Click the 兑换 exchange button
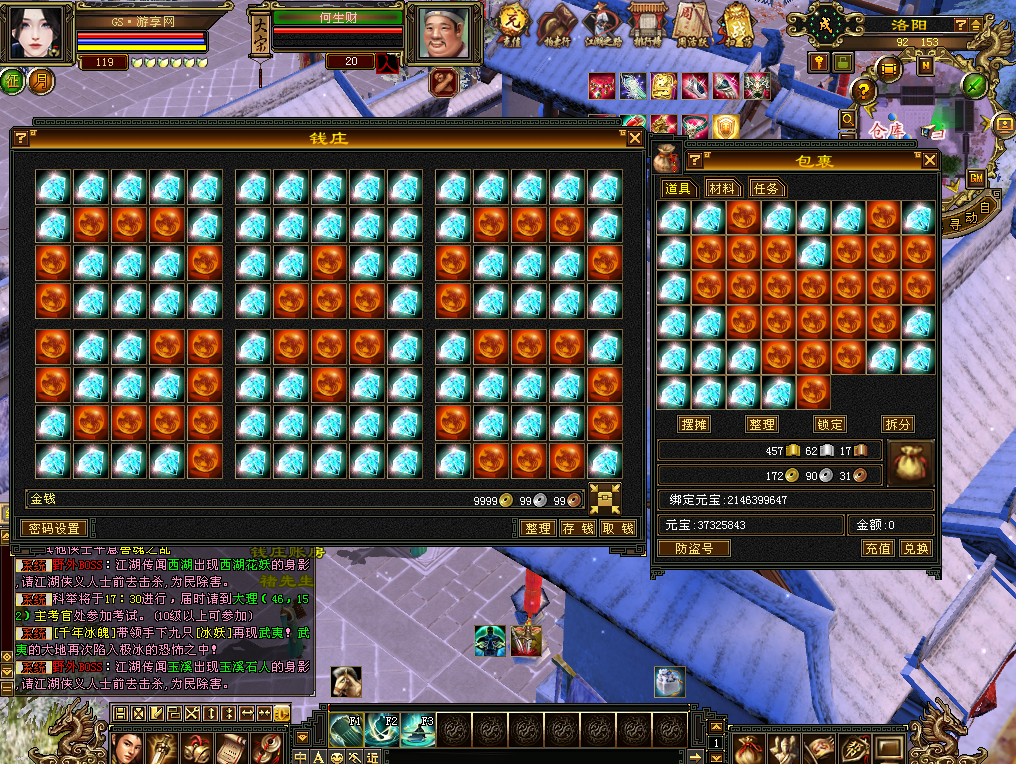This screenshot has height=764, width=1016. [x=915, y=548]
